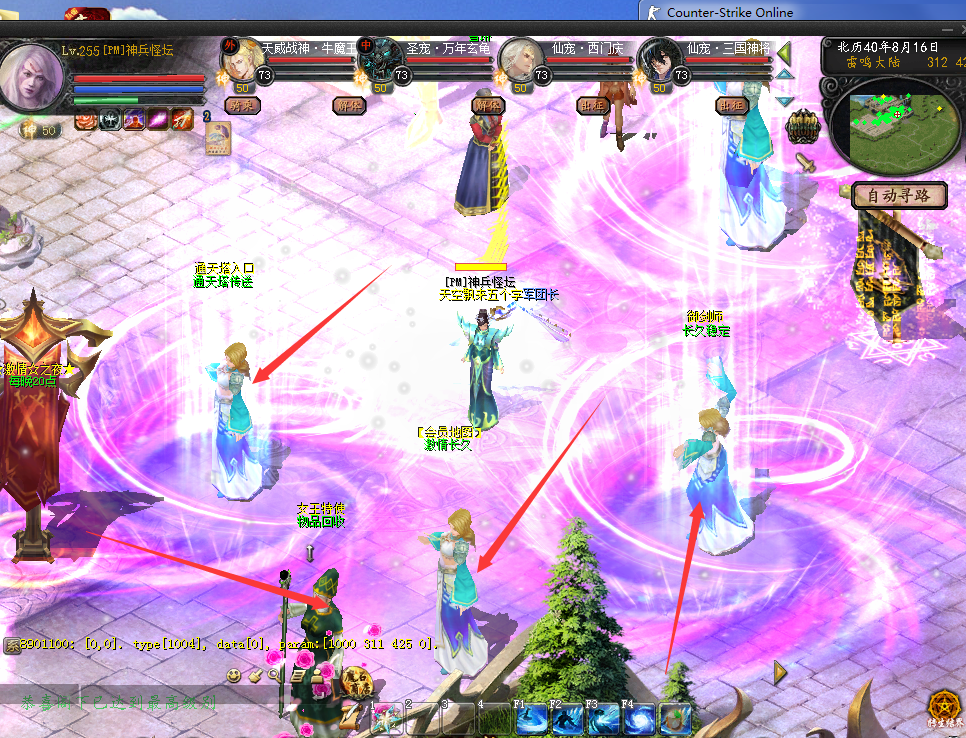Click the 骑乘 button under 牛魔王
Viewport: 966px width, 738px height.
(242, 105)
